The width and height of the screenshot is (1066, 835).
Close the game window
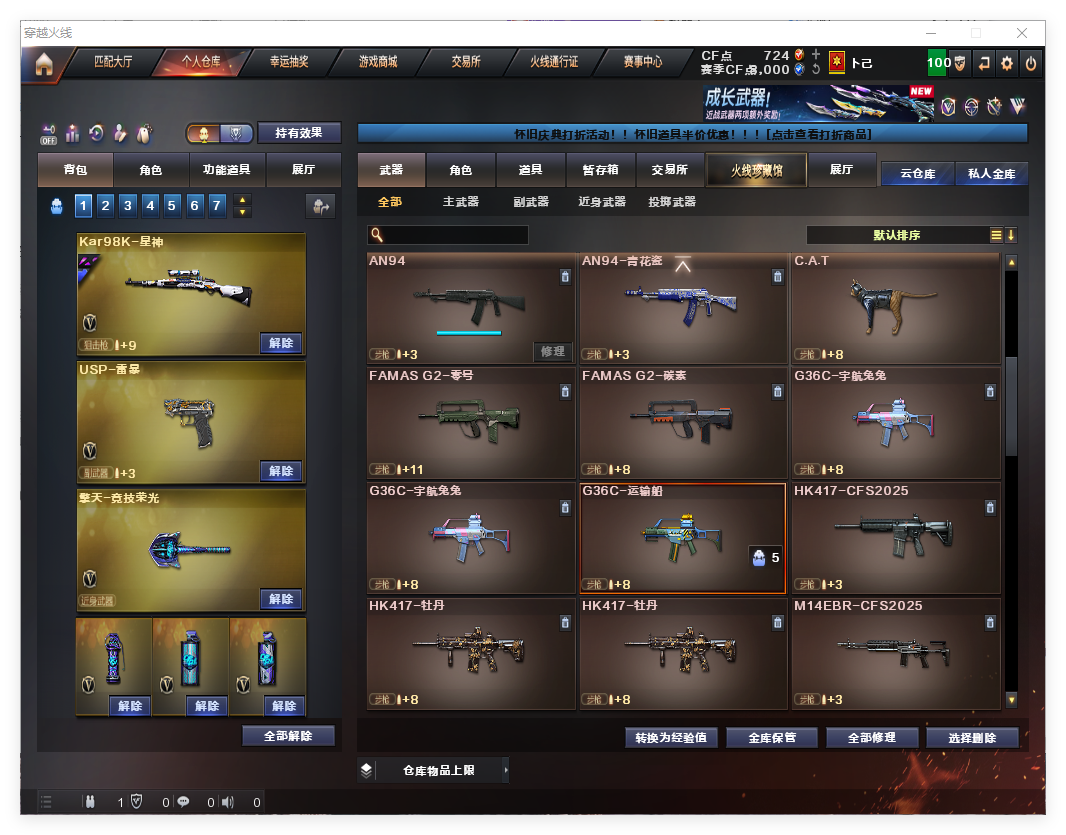1023,33
